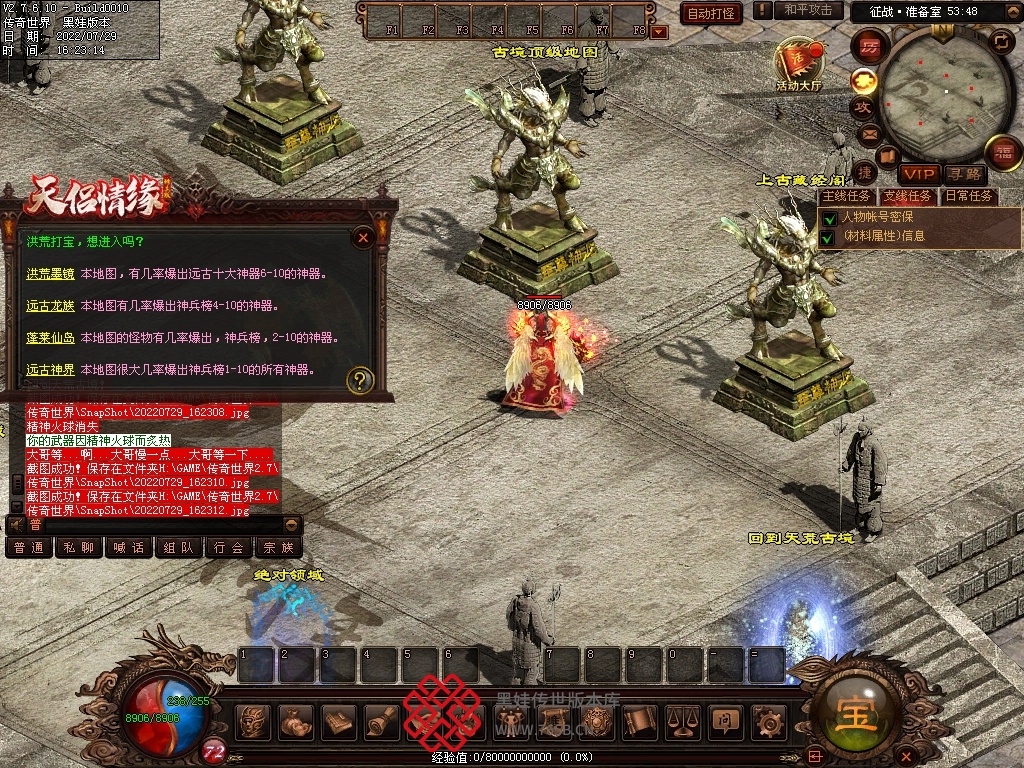
Task: Close the NPC dialogue window
Action: [x=363, y=237]
